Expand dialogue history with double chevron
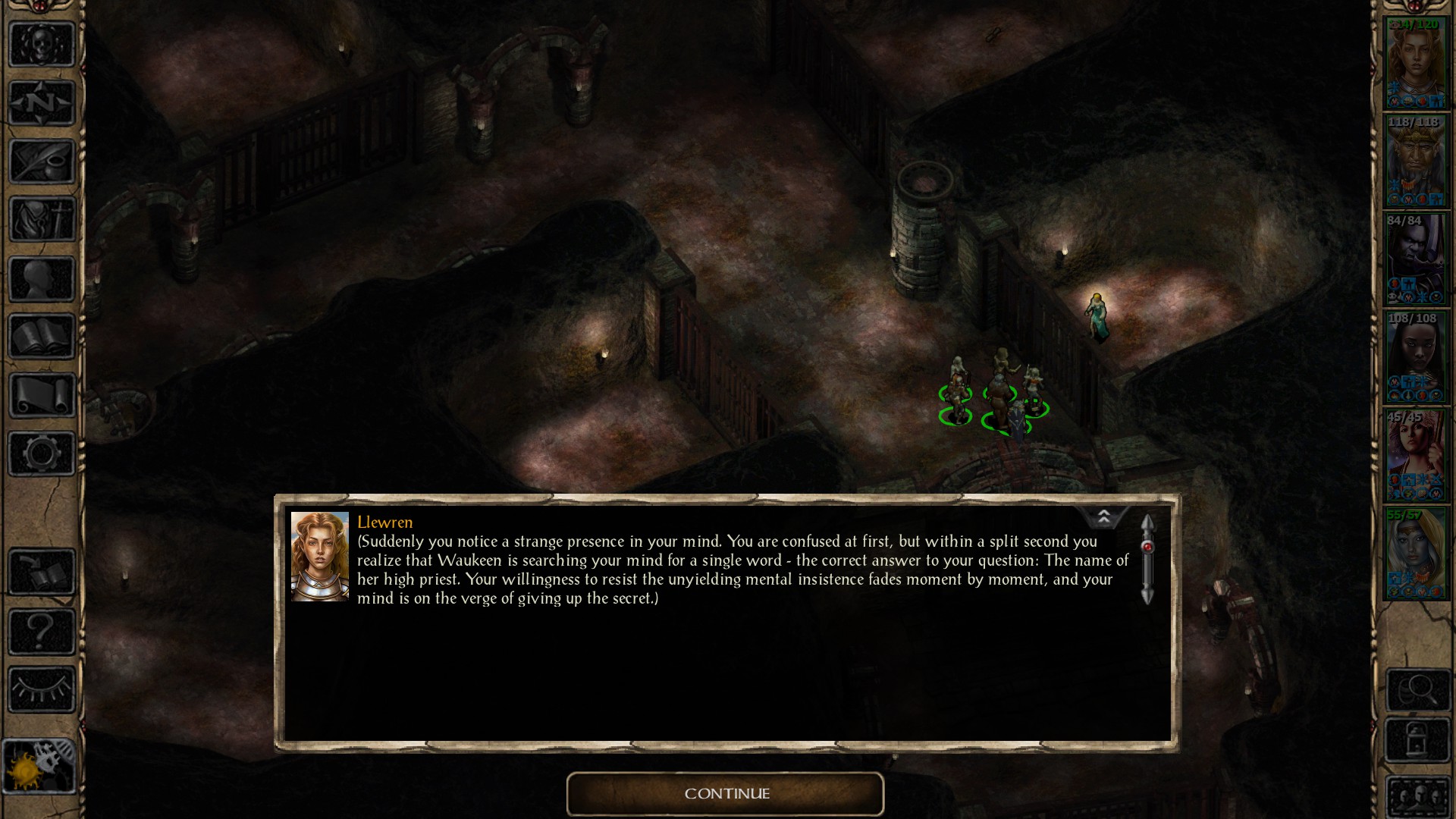Screen dimensions: 1456x819 tap(1104, 518)
